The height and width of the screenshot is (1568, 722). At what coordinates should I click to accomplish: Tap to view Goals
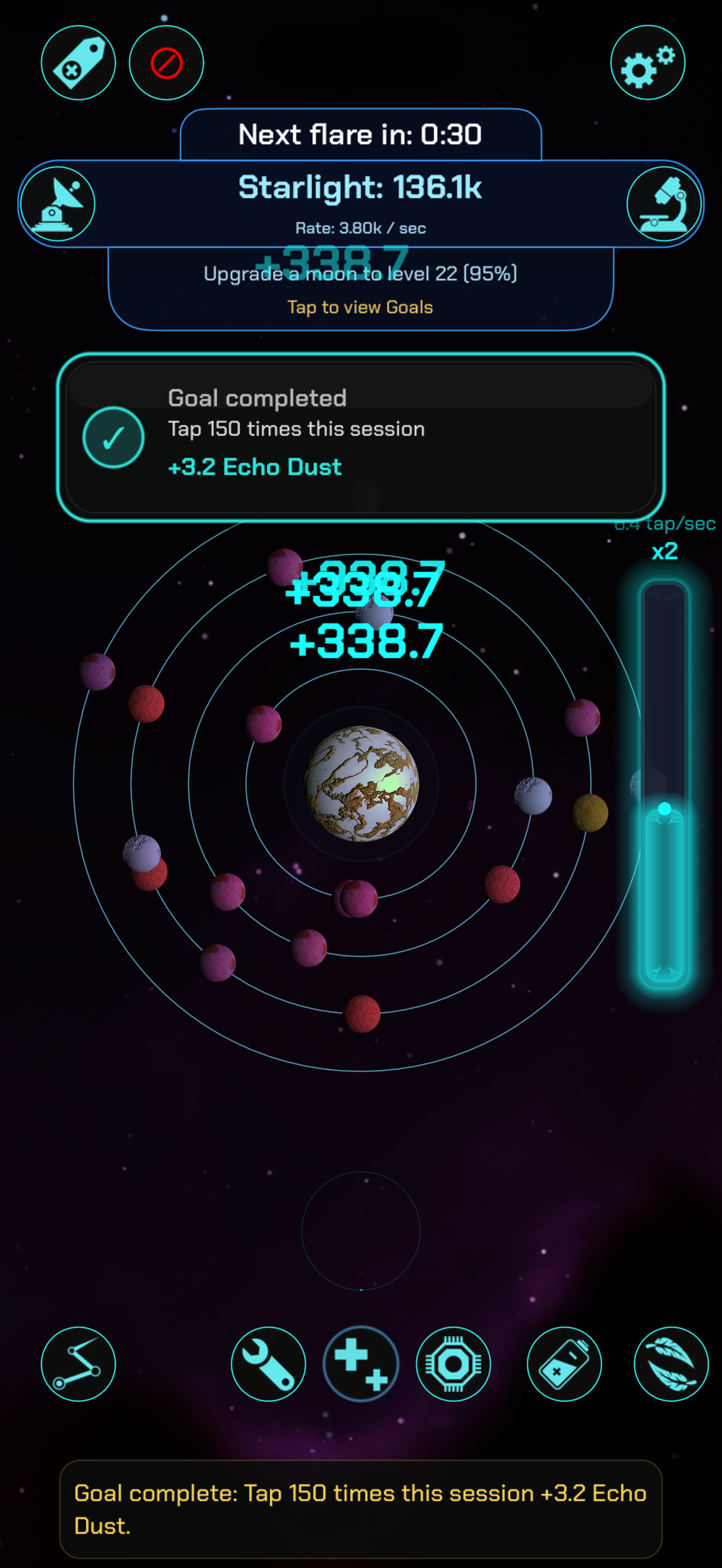coord(360,307)
